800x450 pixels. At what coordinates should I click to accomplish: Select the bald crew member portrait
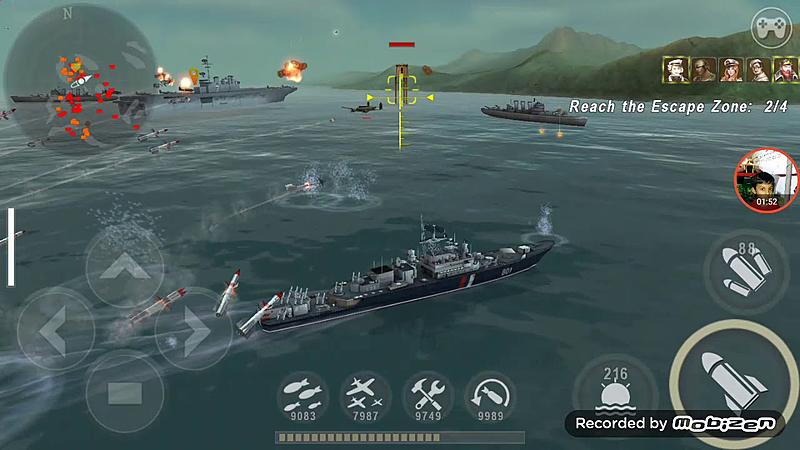click(x=704, y=70)
